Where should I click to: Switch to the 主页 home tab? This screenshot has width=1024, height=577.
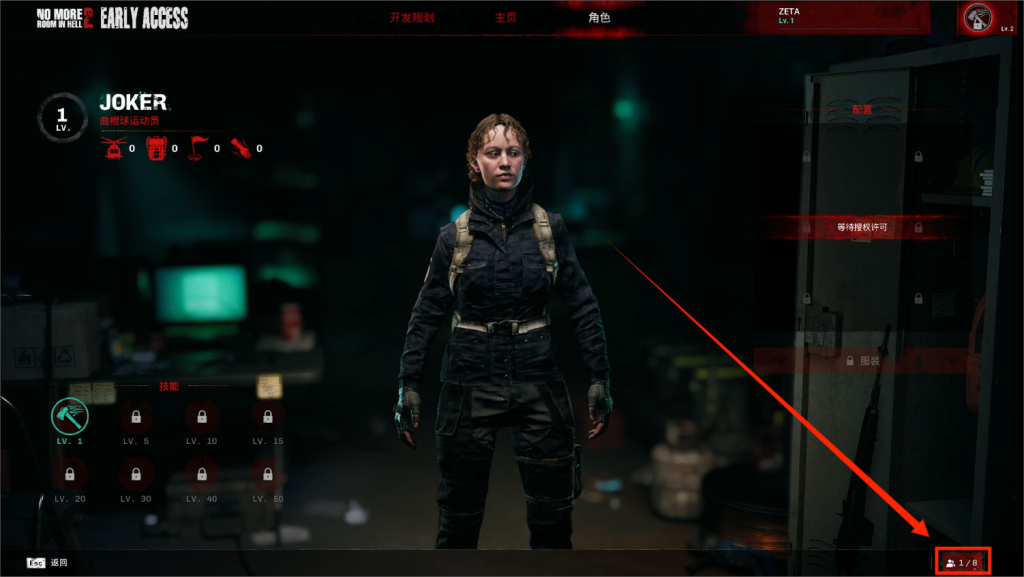(506, 18)
